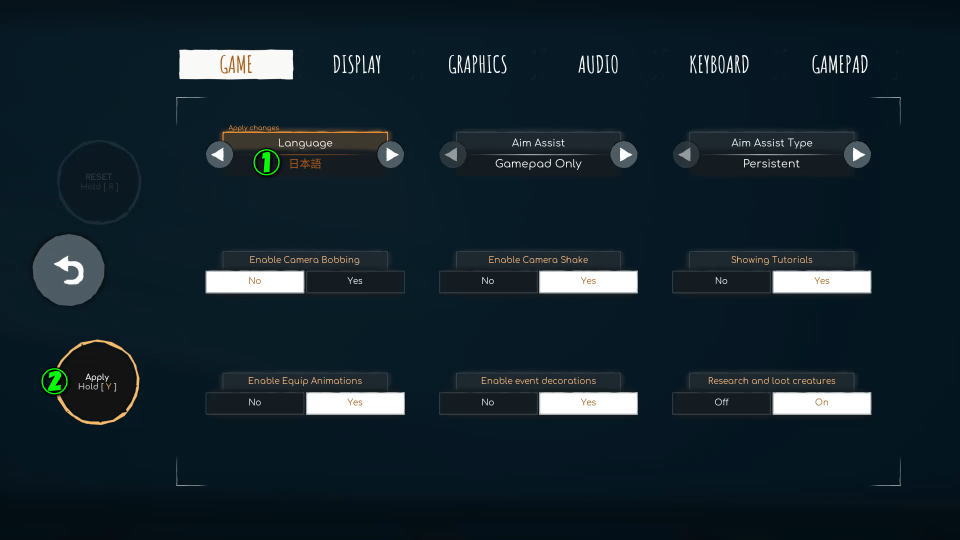Advance Aim Assist Type with right arrow
960x540 pixels.
click(x=857, y=154)
